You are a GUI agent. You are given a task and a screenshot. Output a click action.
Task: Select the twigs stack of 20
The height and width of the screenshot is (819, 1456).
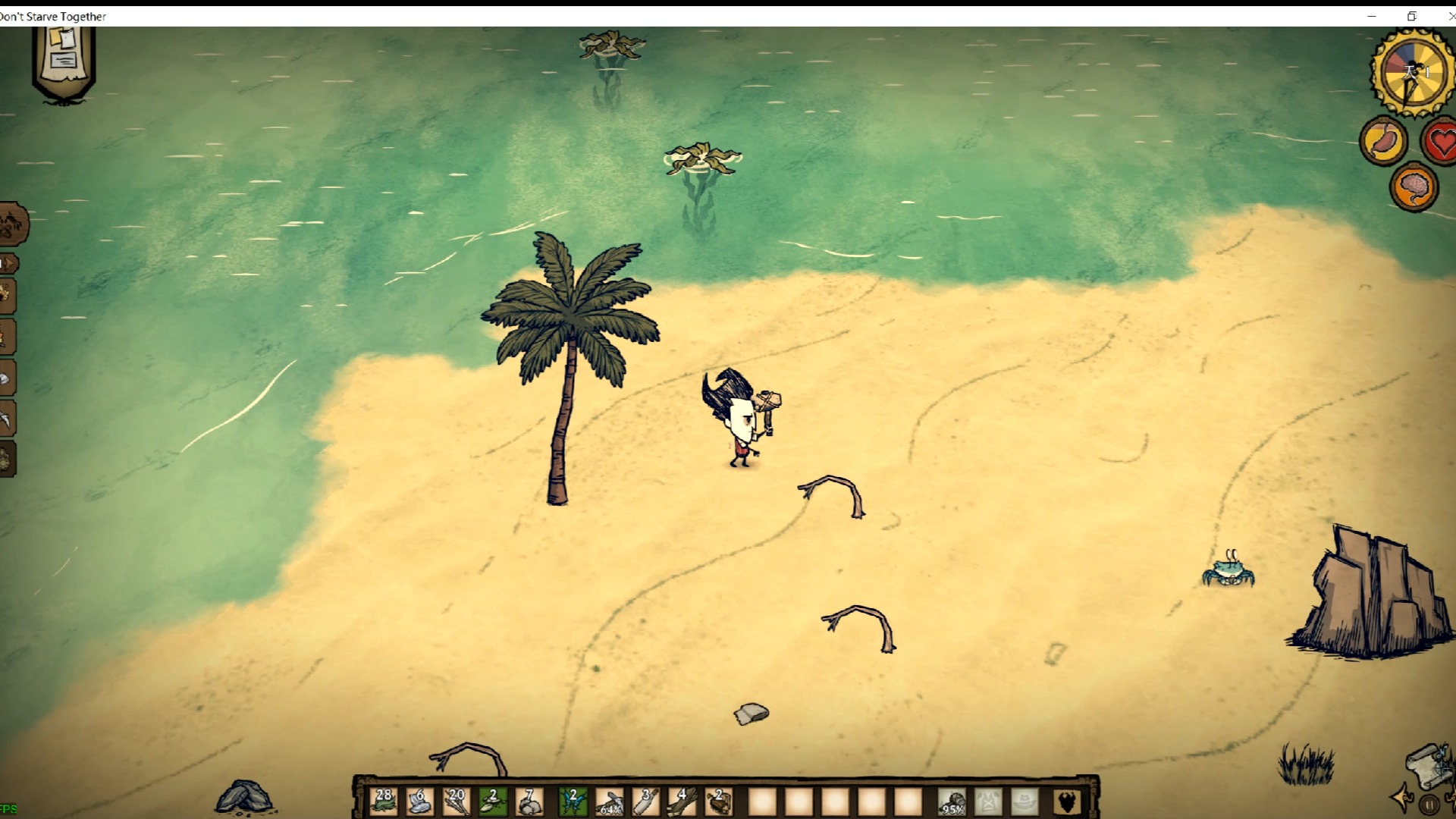click(x=457, y=801)
